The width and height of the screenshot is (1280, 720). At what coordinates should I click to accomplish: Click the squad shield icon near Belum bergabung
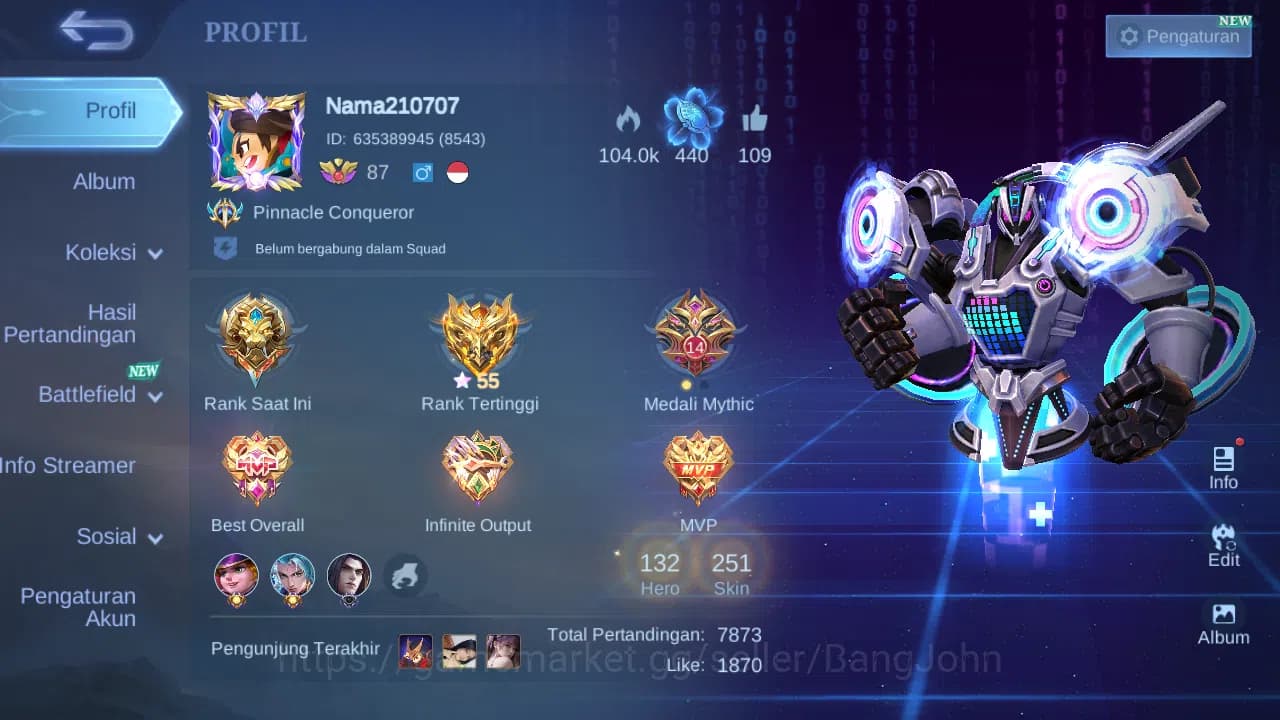[x=226, y=247]
